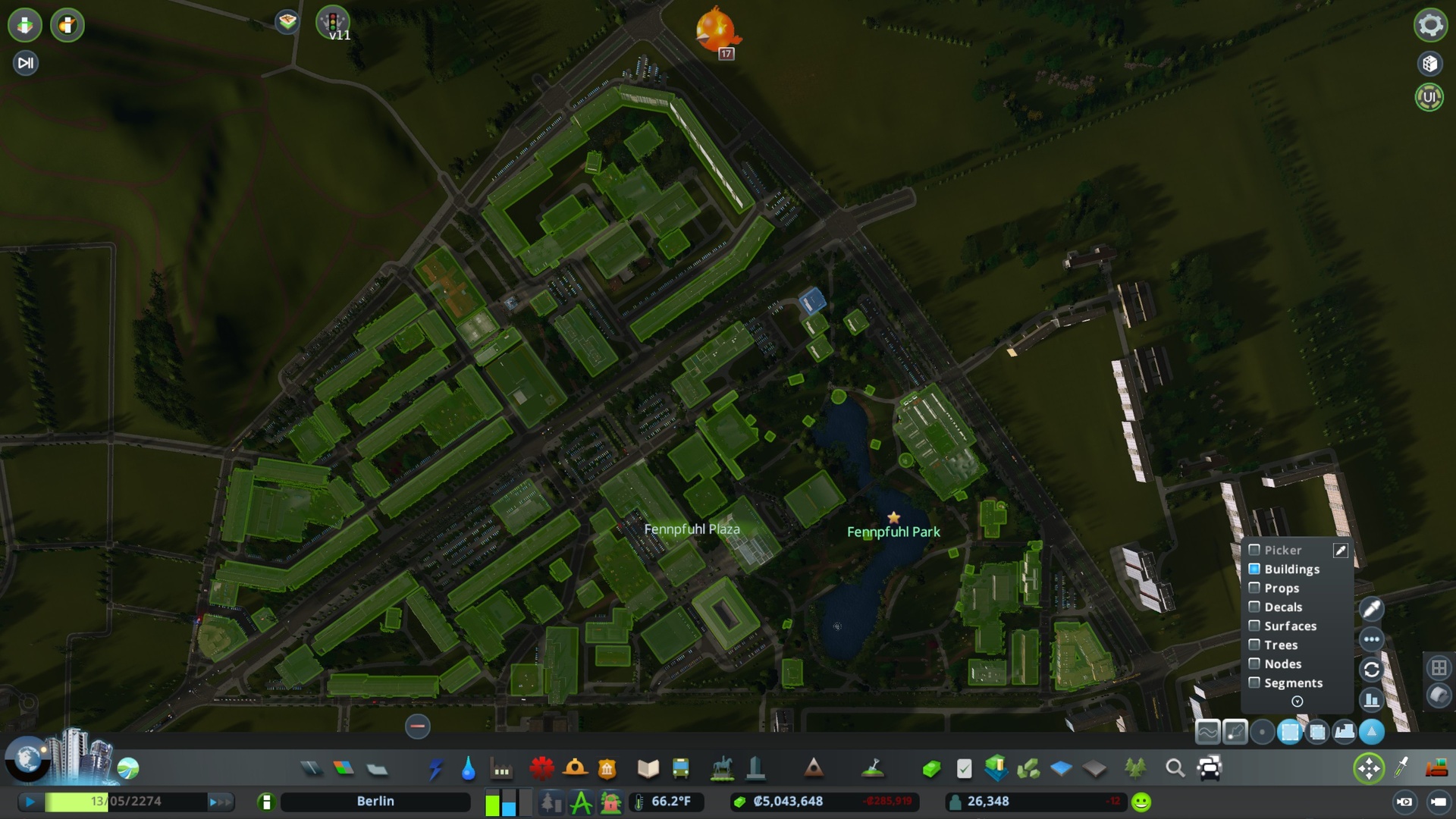Enable the Trees checkbox in the Picker panel
This screenshot has width=1456, height=819.
1254,644
